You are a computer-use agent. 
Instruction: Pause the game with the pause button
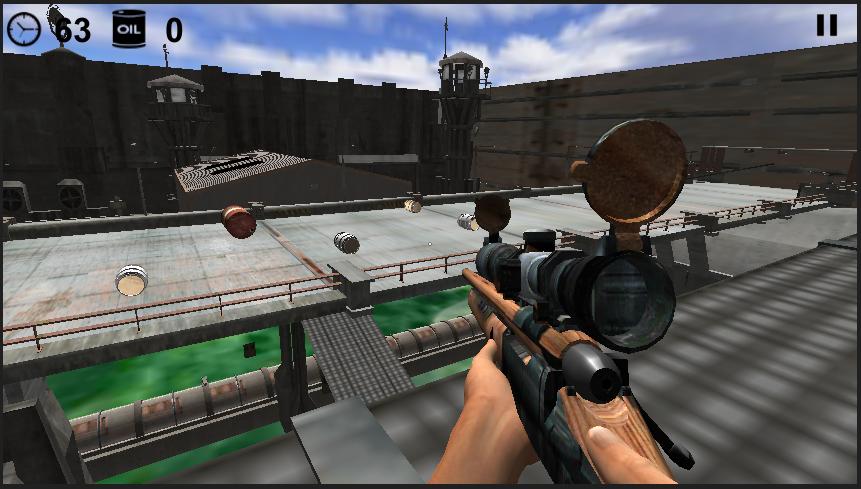pyautogui.click(x=826, y=25)
